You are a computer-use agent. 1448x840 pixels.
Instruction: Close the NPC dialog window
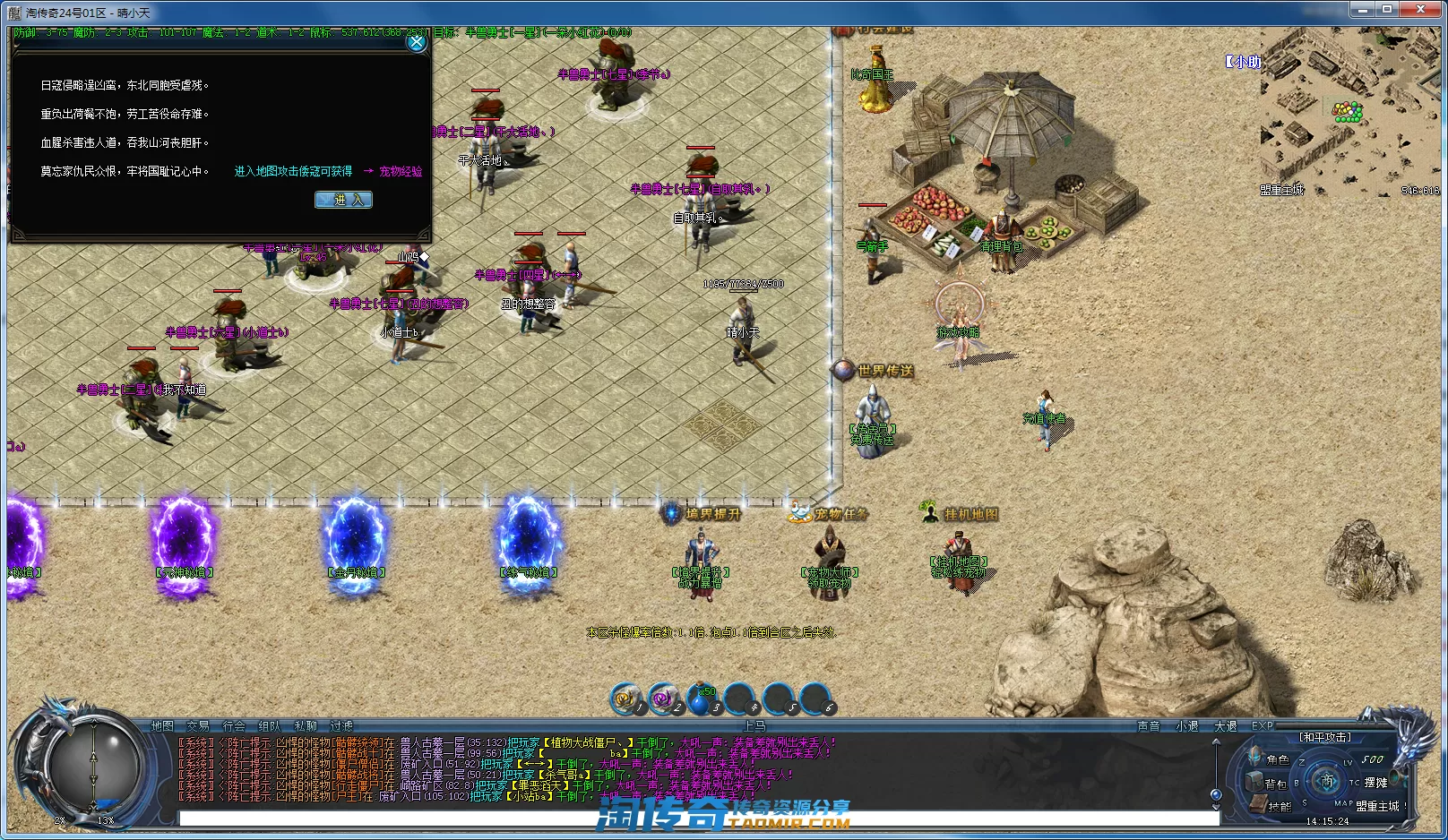coord(417,42)
